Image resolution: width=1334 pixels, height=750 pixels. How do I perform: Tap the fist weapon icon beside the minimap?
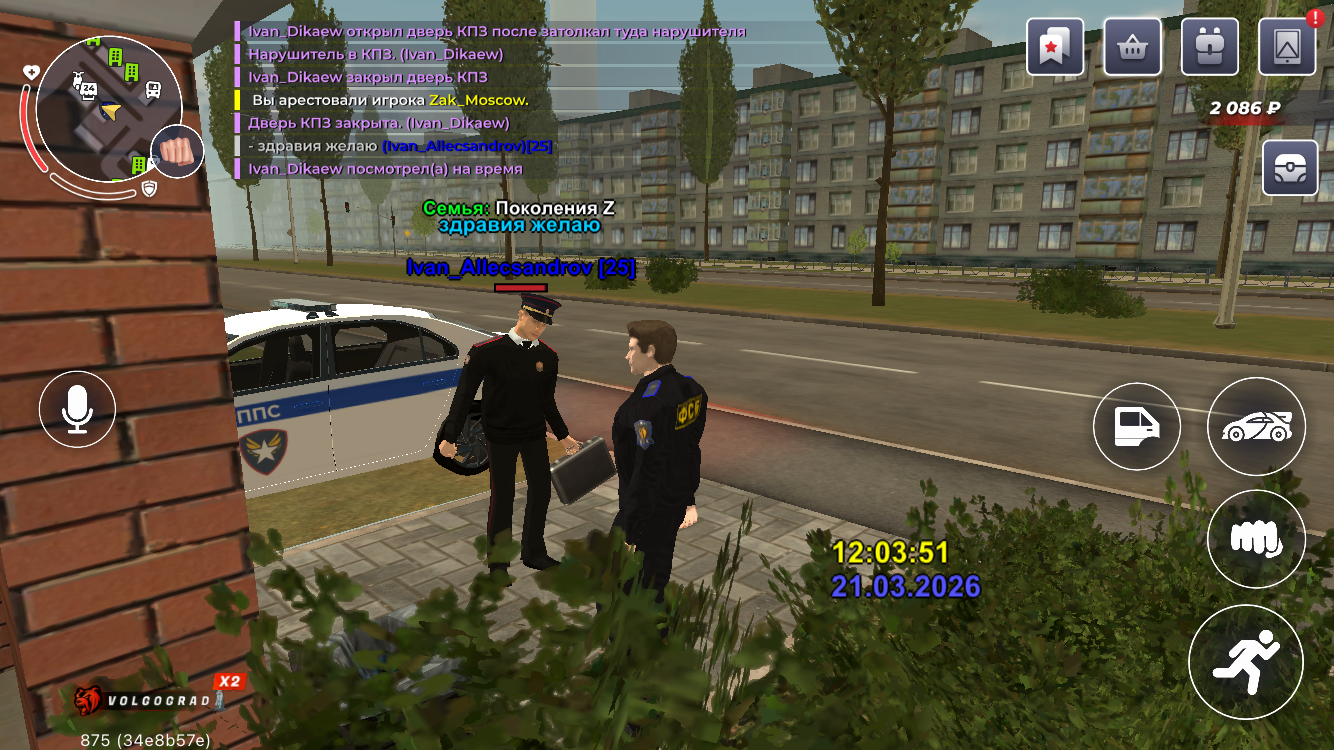[178, 152]
